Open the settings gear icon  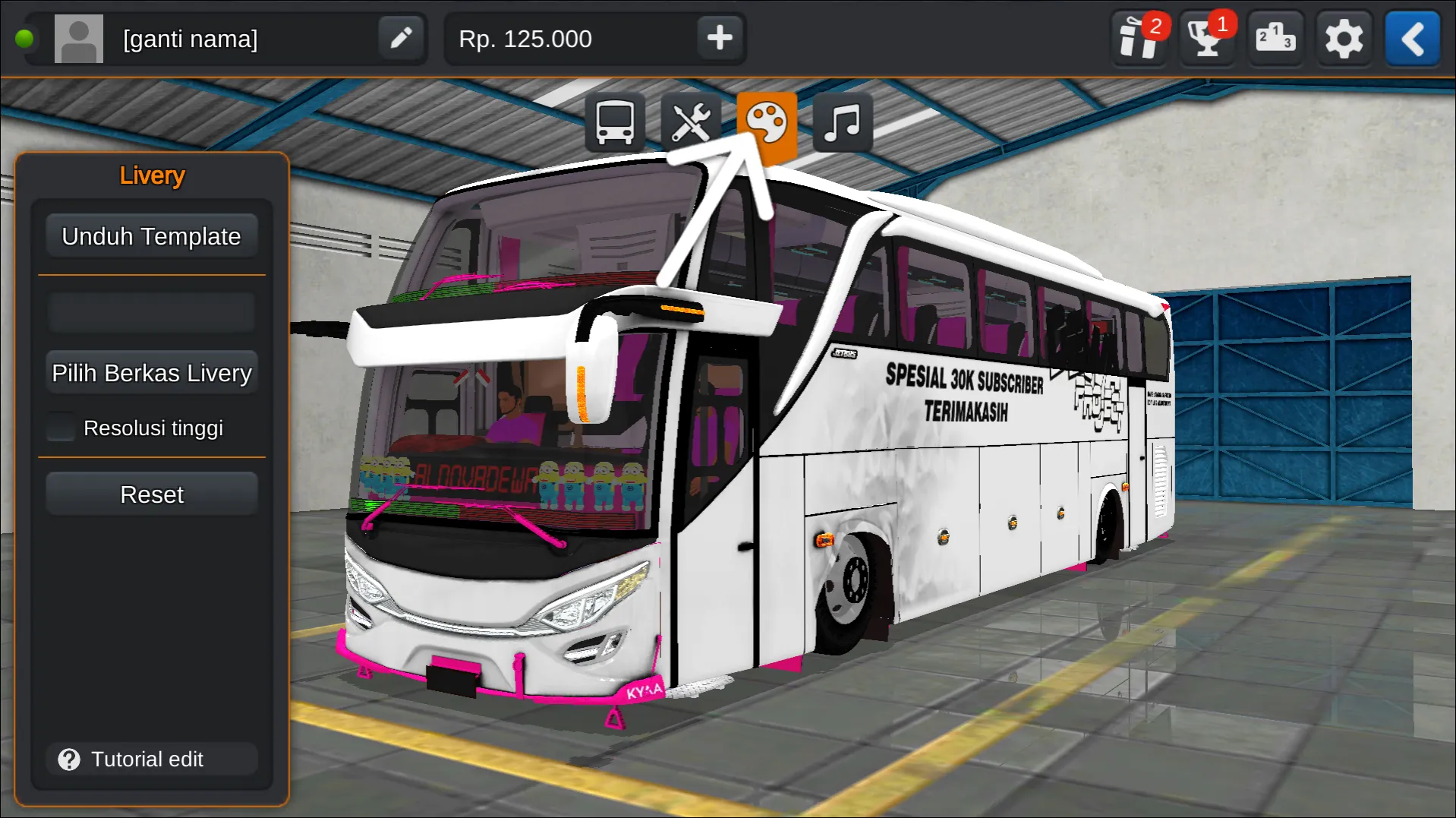click(1344, 38)
